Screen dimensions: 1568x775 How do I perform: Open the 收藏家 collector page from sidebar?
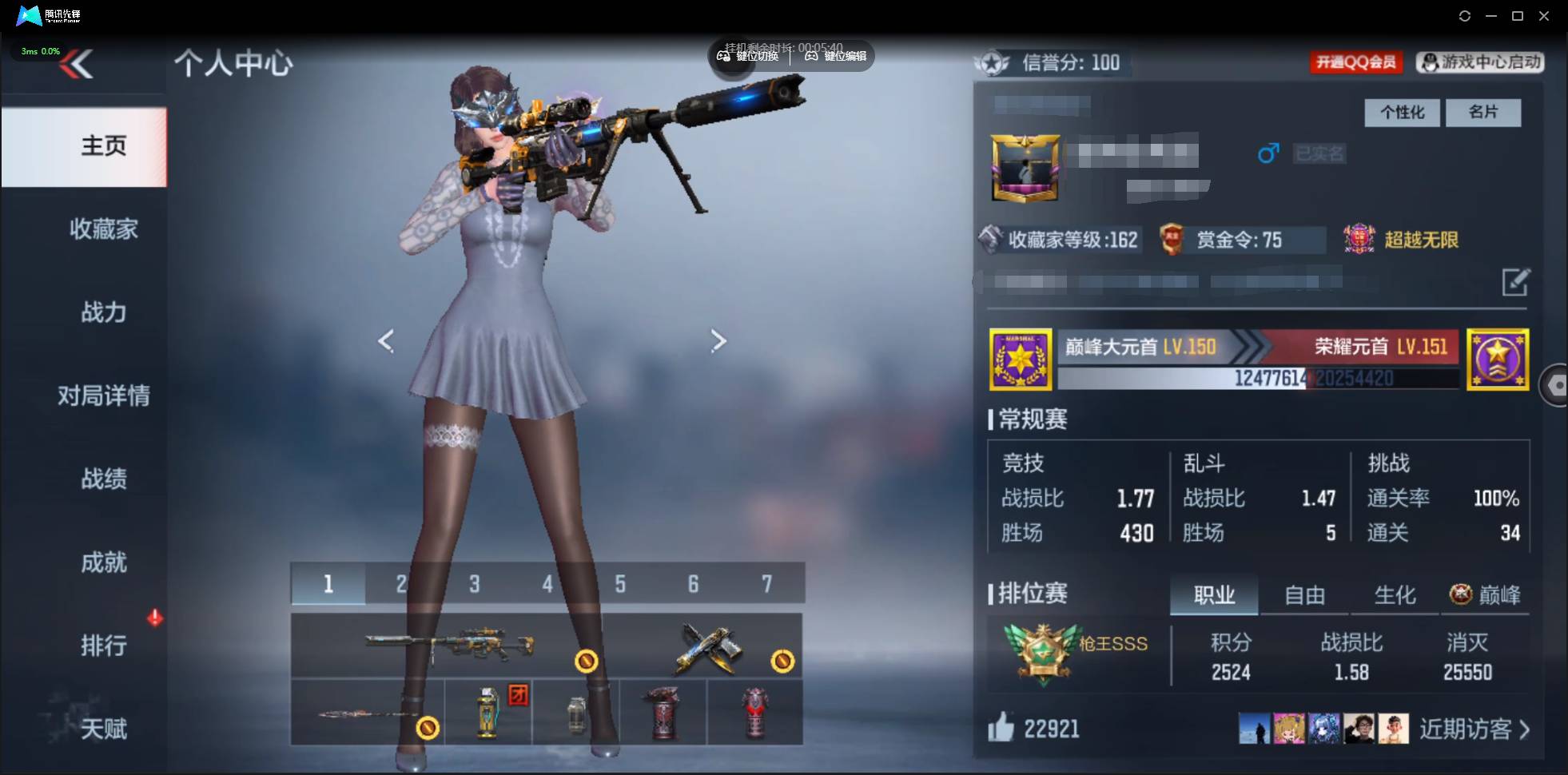[x=102, y=229]
